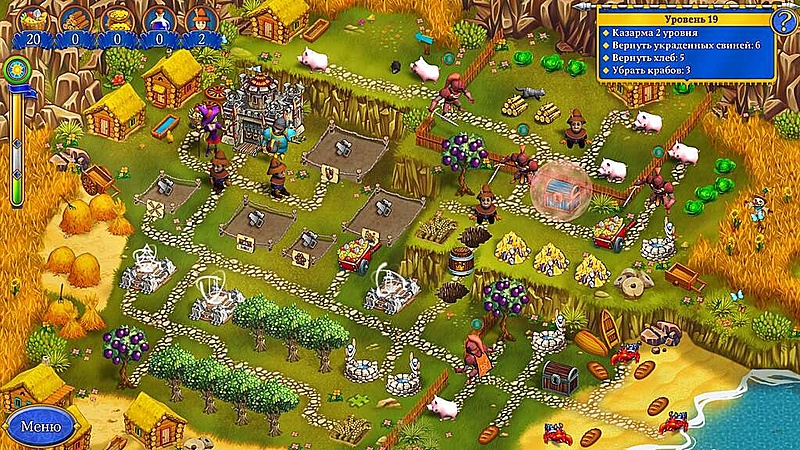Open the Меню button

coord(40,426)
